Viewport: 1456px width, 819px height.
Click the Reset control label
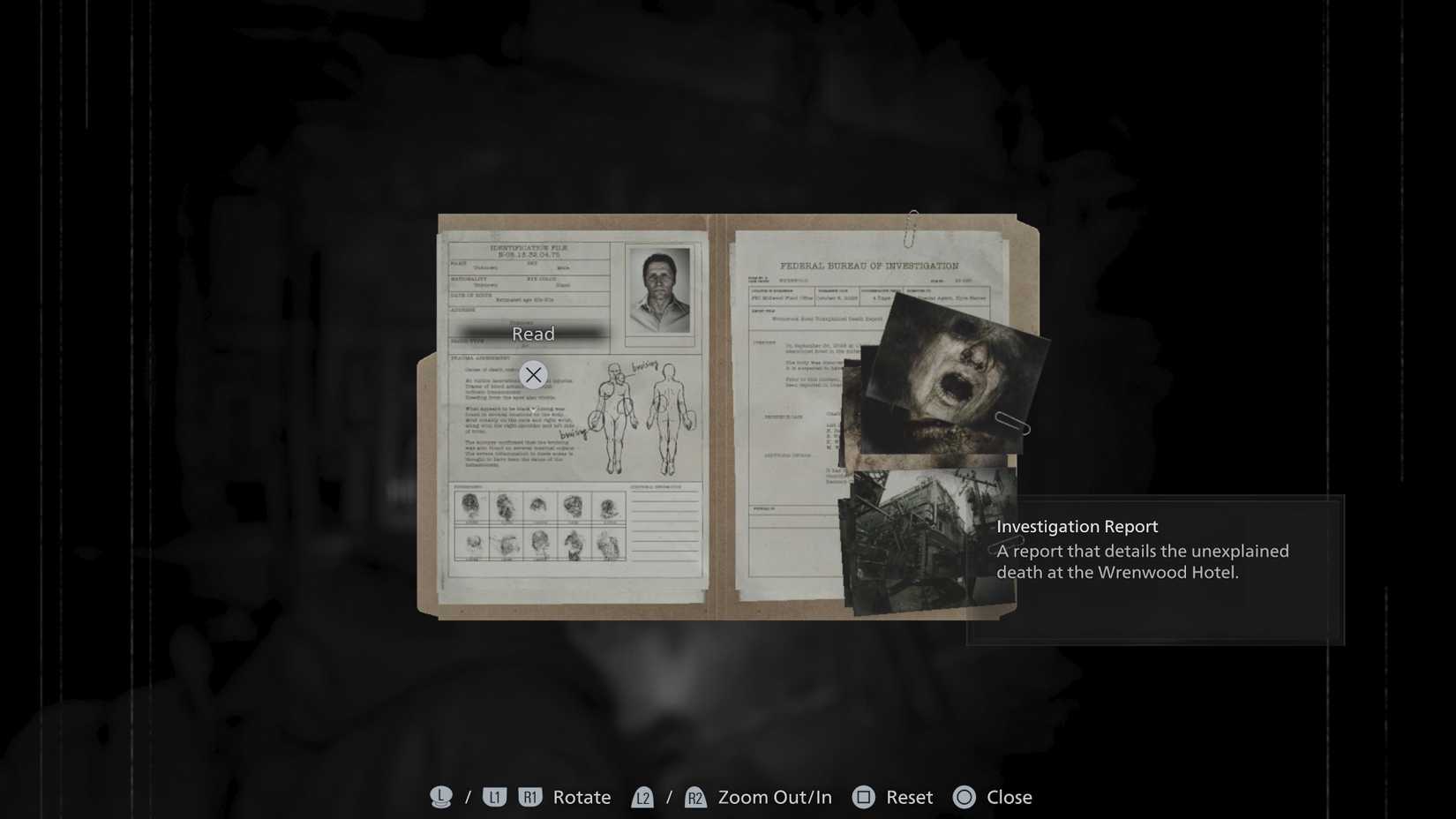point(908,797)
